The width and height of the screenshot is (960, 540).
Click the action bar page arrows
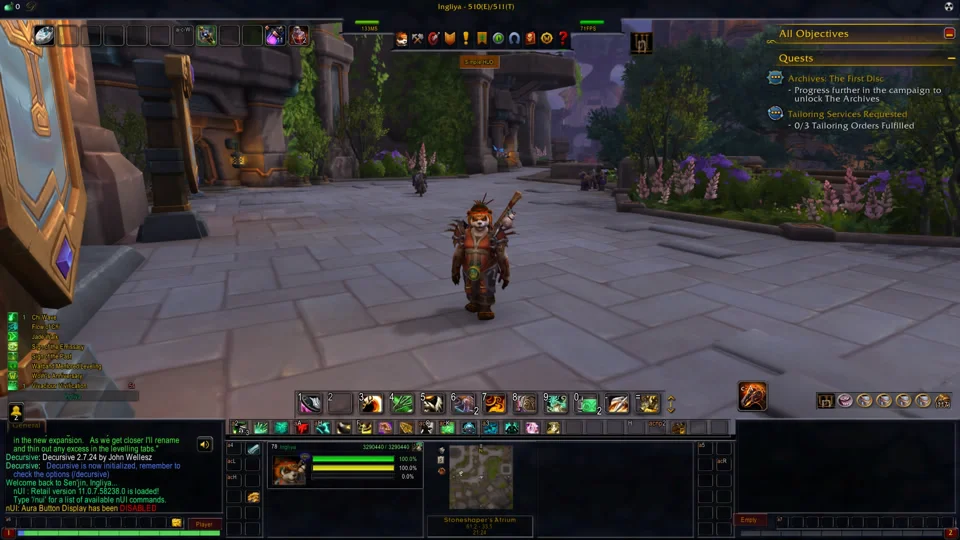[x=671, y=404]
